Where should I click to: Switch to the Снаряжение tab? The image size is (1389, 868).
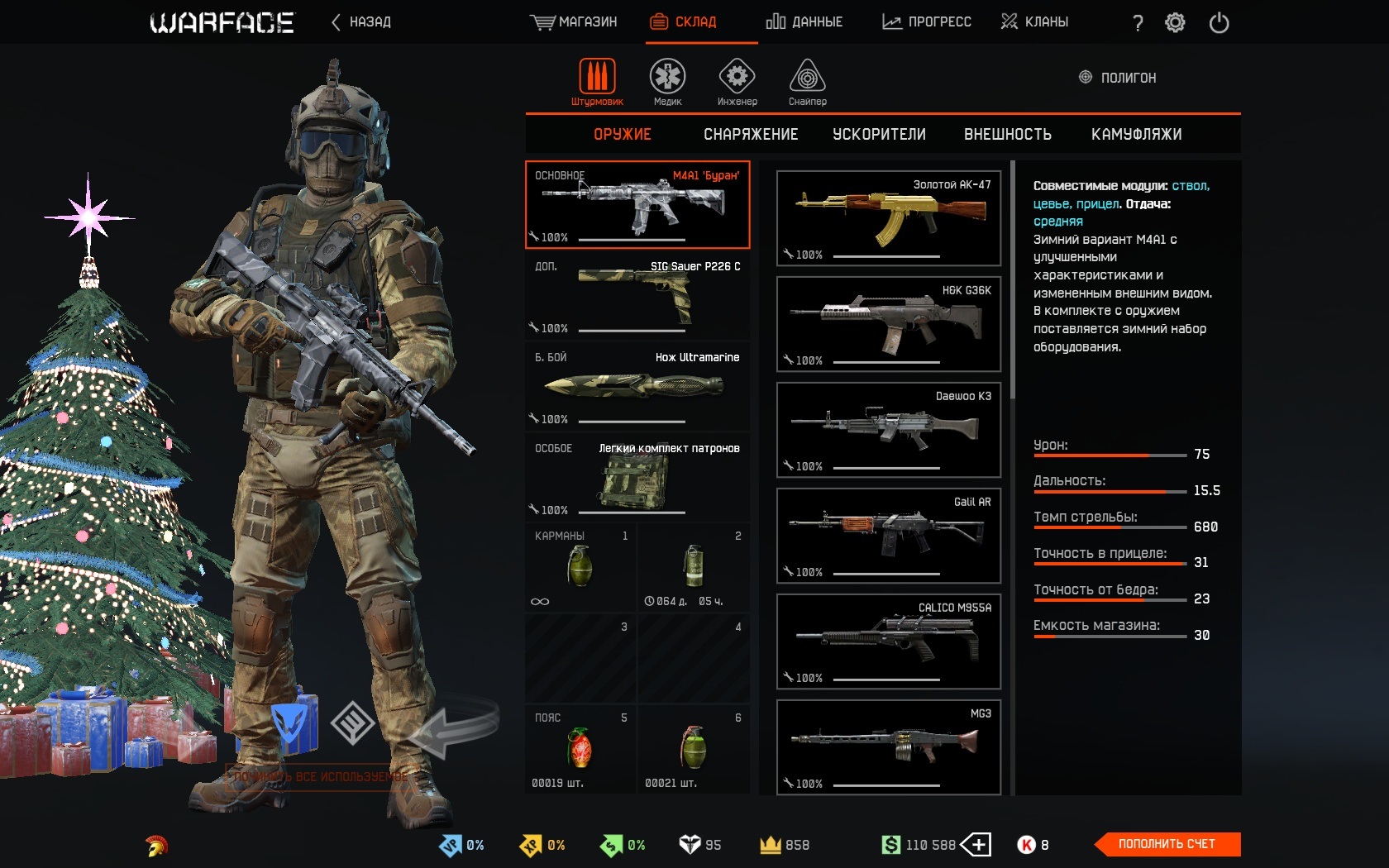(751, 135)
